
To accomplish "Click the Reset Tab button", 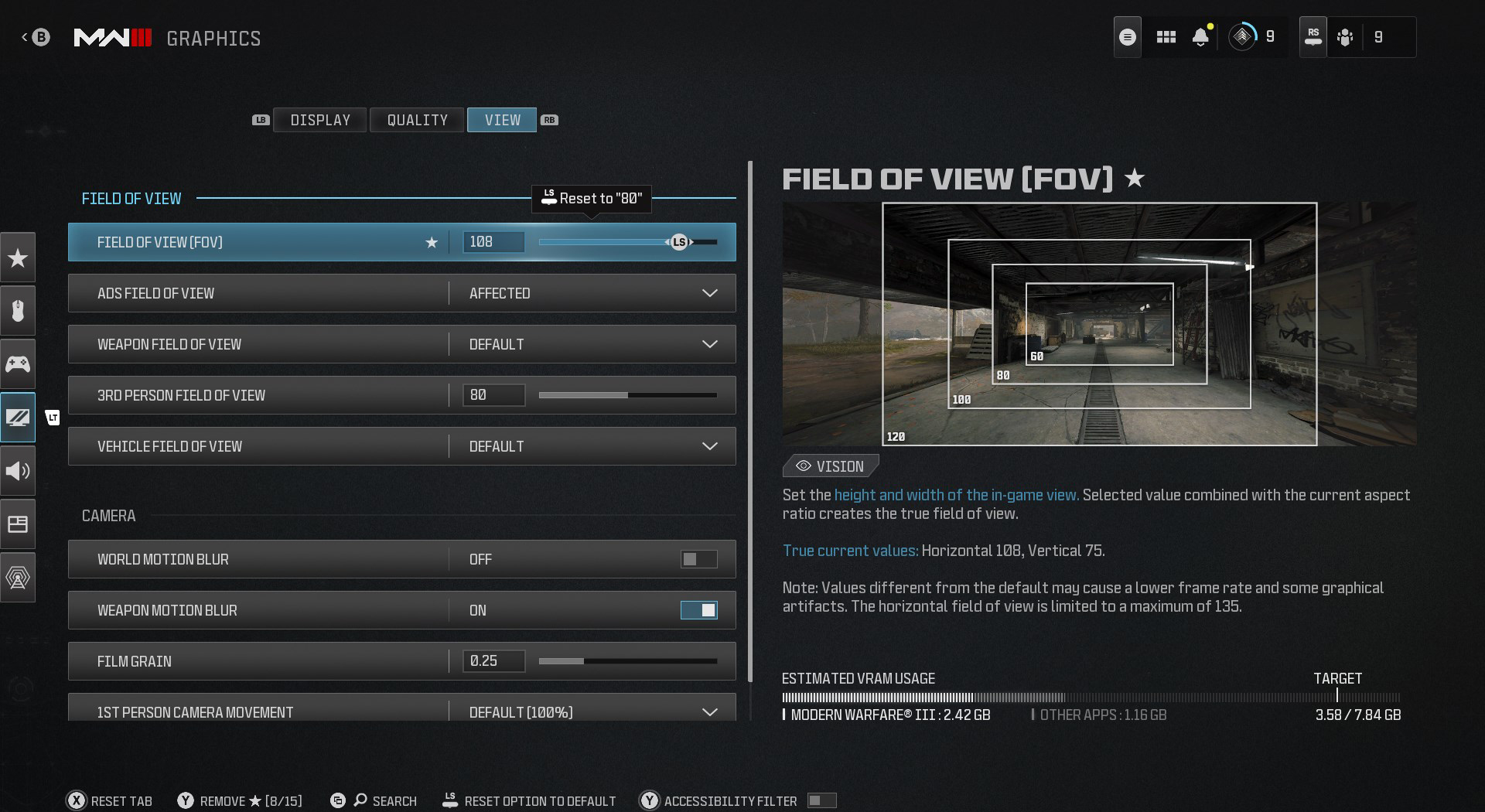I will tap(109, 800).
